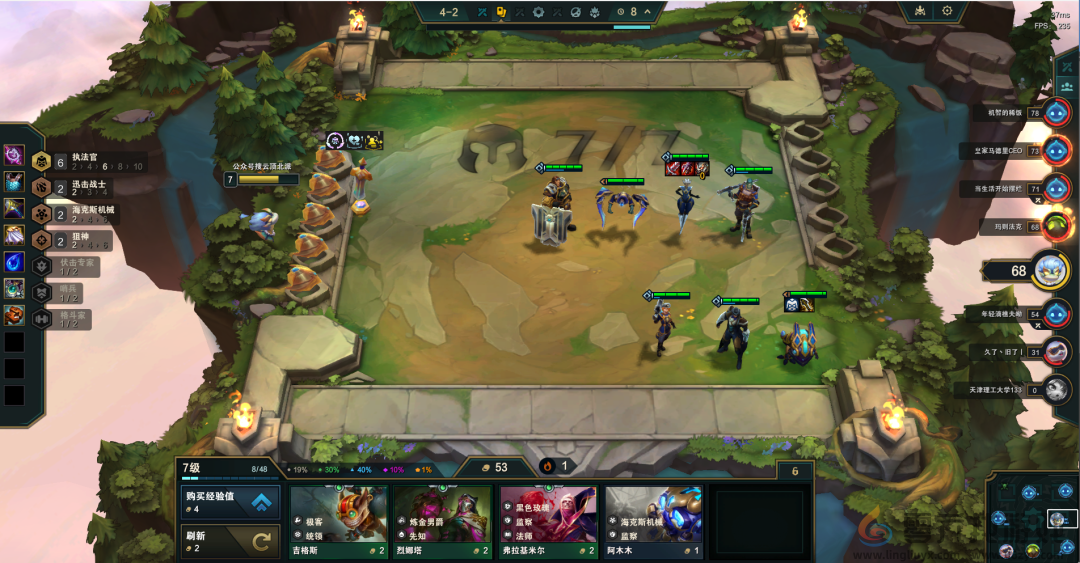Click the 狙神 trait entry
Screen dimensions: 1080x563
tap(88, 240)
